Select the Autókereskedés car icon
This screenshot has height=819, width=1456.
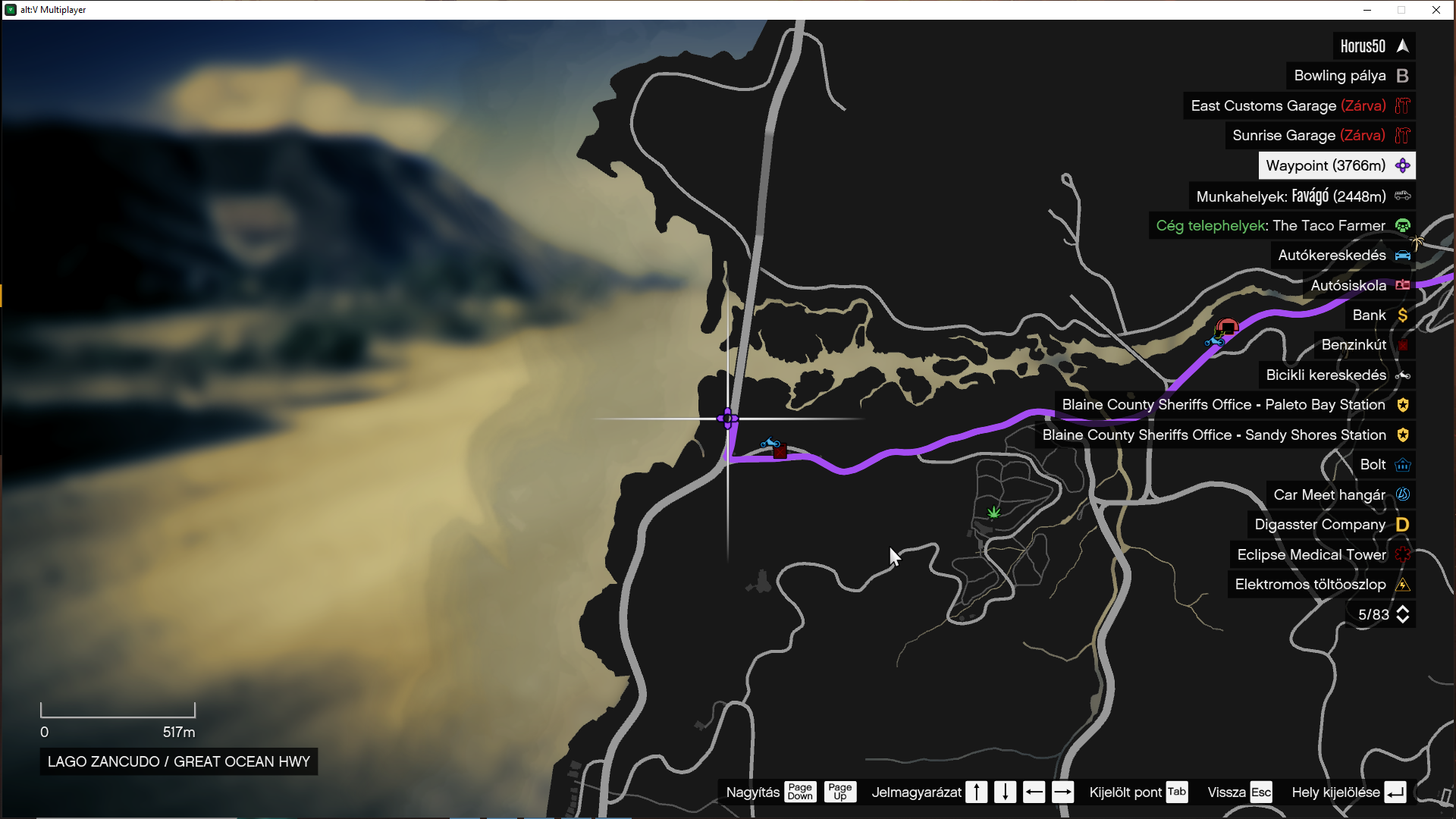pos(1402,256)
